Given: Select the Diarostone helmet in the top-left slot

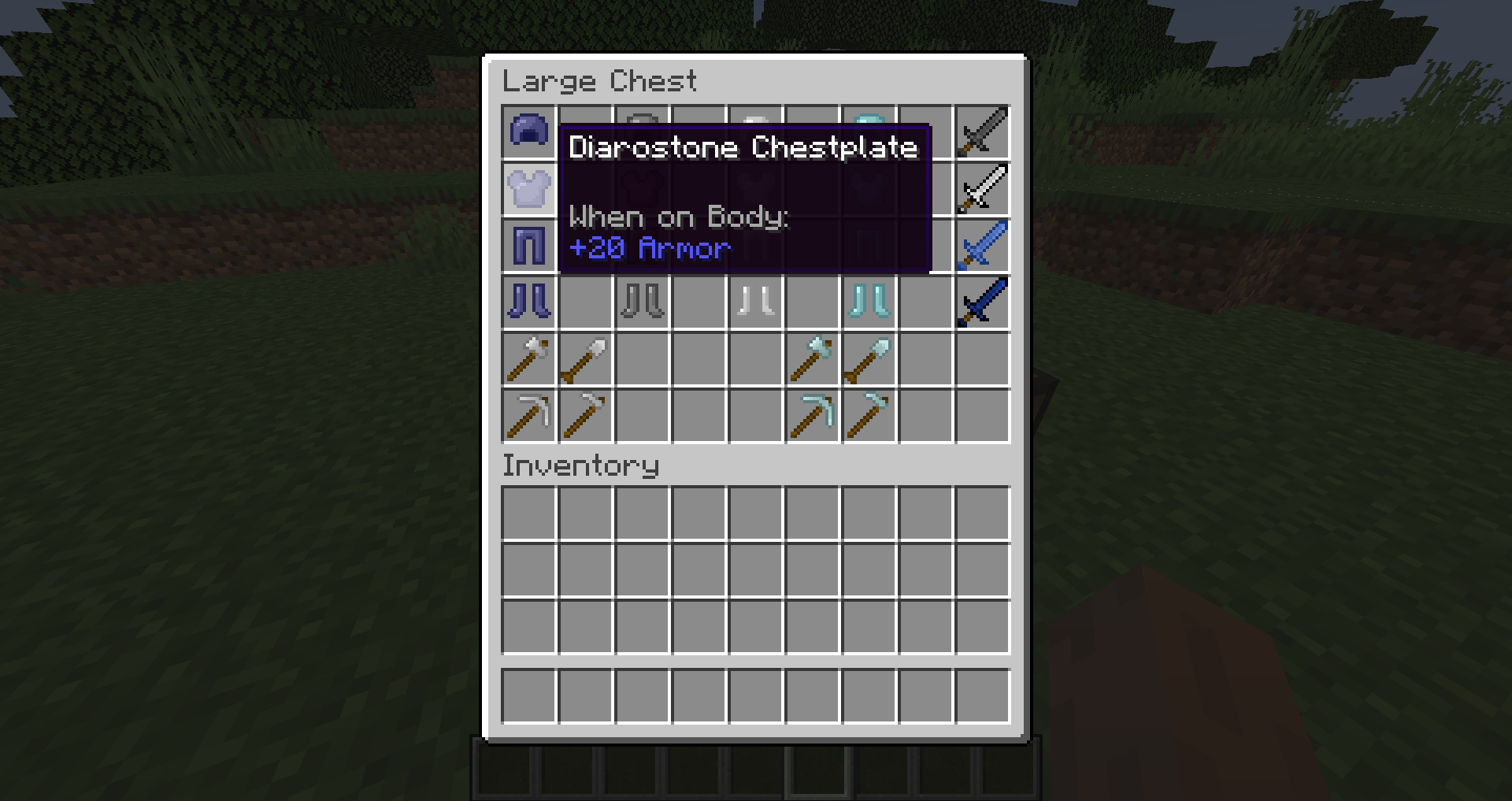Looking at the screenshot, I should click(529, 133).
